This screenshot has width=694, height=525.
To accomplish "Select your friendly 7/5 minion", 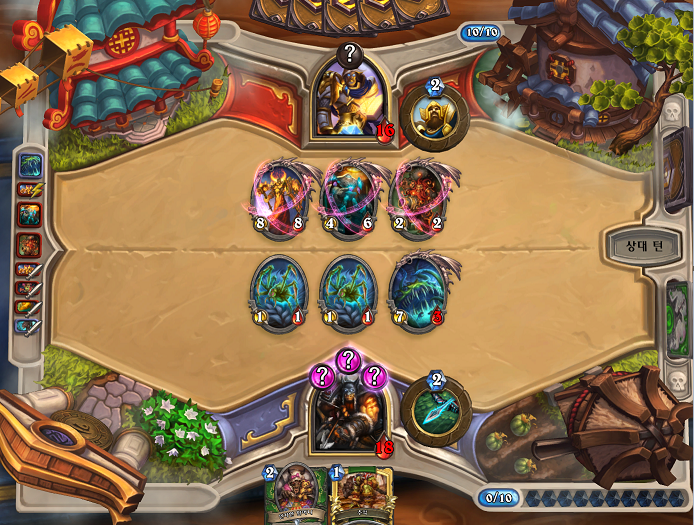I will tap(417, 289).
